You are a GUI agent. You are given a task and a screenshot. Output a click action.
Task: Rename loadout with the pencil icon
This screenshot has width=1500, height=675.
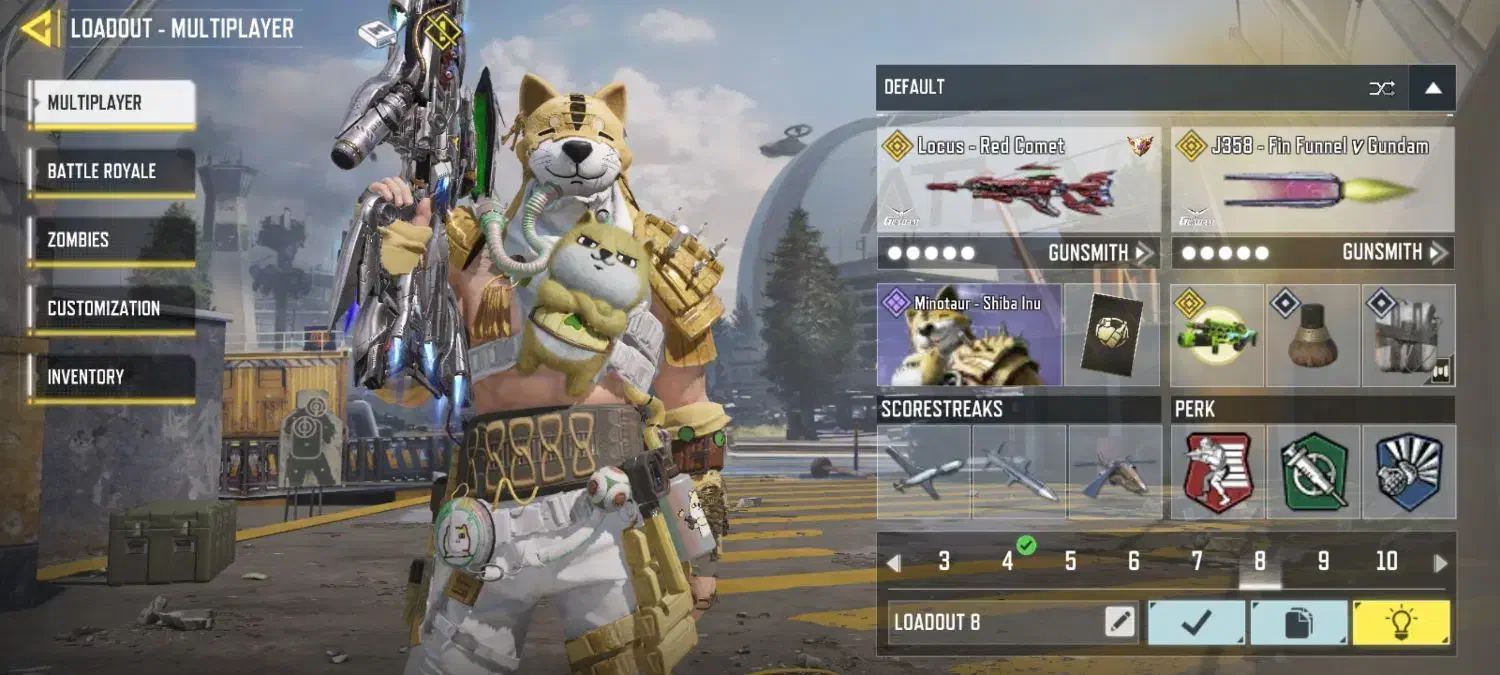[x=1120, y=622]
